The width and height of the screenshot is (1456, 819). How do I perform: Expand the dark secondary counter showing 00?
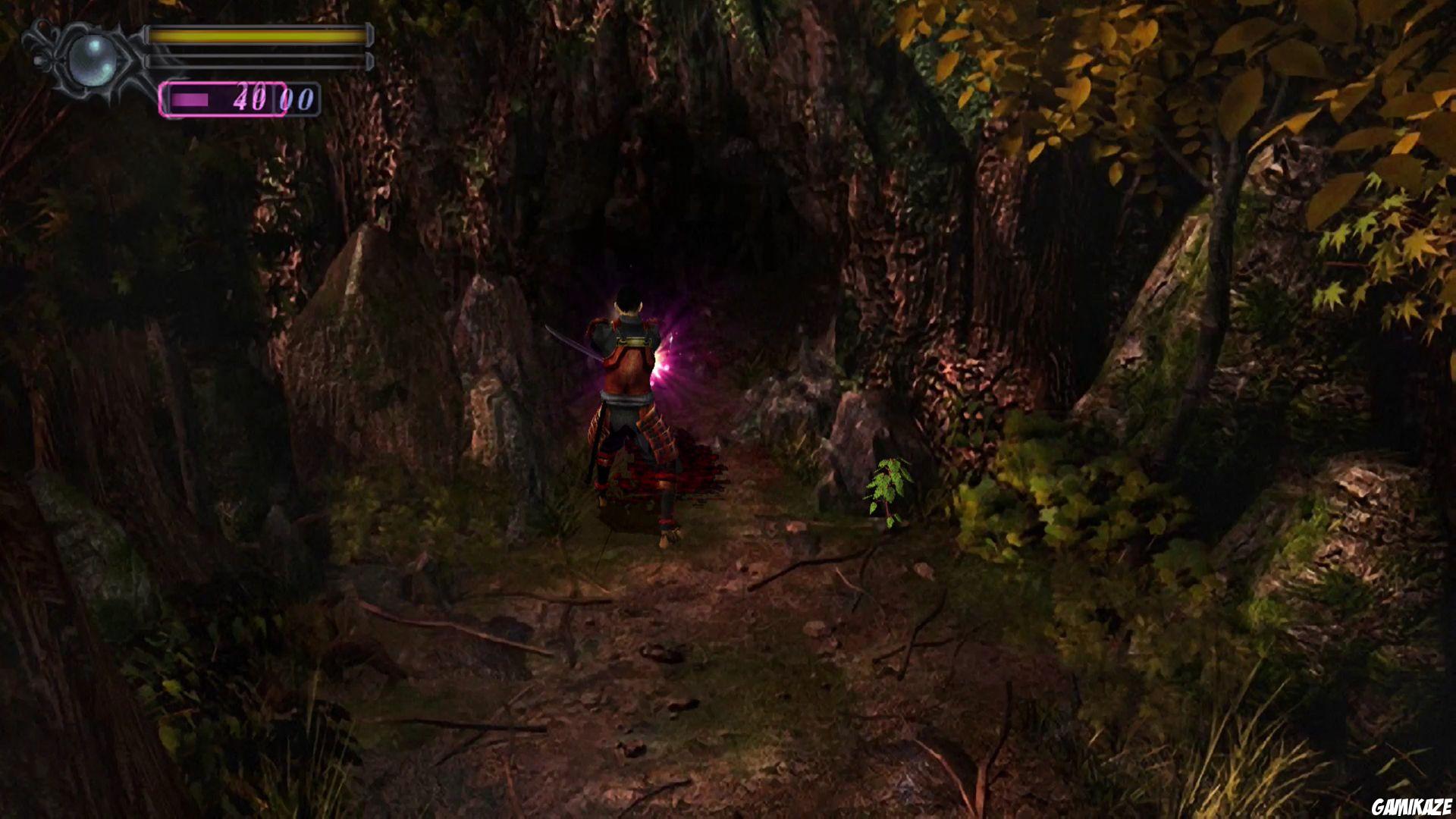tap(298, 99)
